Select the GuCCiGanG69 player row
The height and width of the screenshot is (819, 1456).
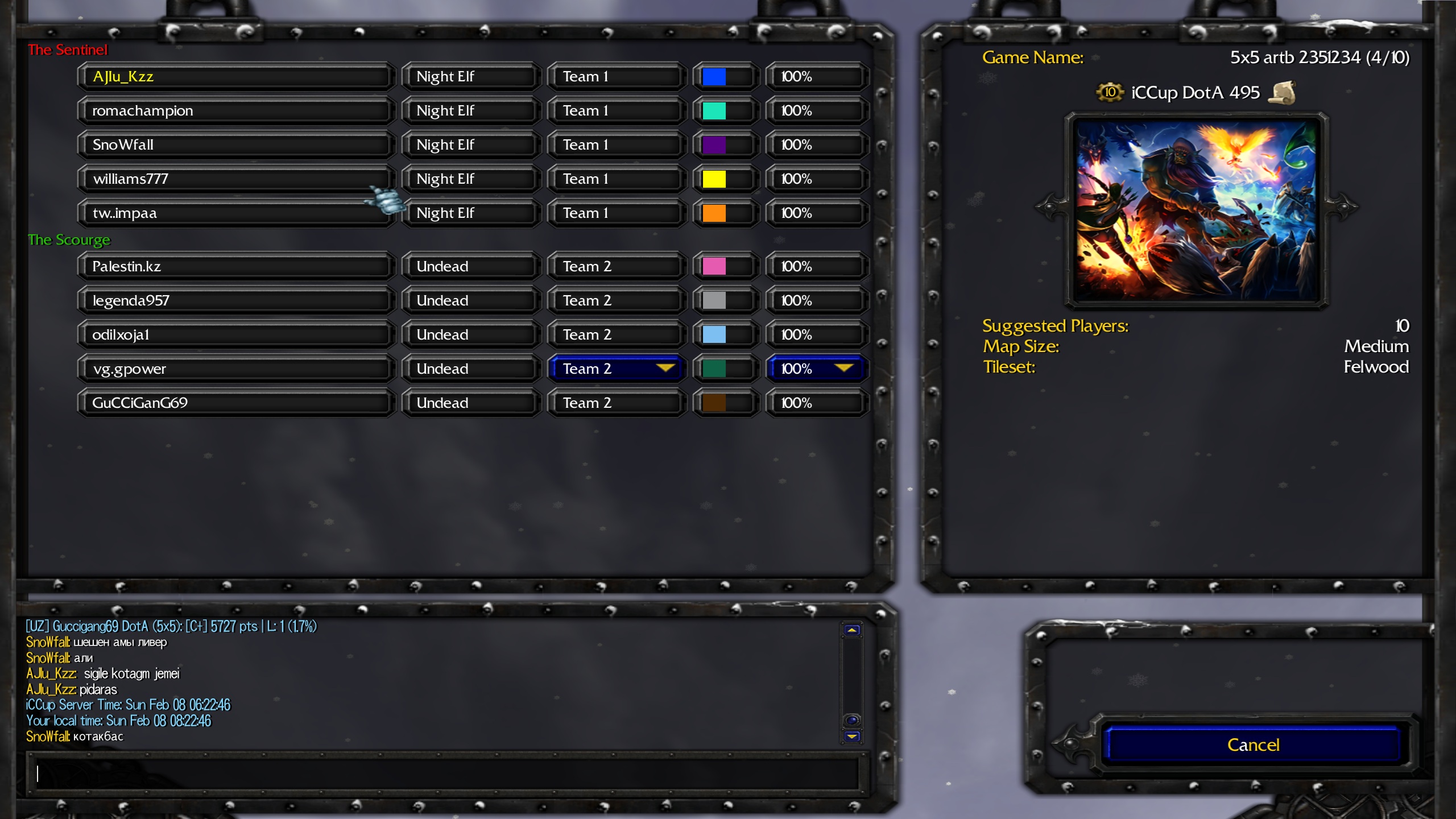pos(235,403)
